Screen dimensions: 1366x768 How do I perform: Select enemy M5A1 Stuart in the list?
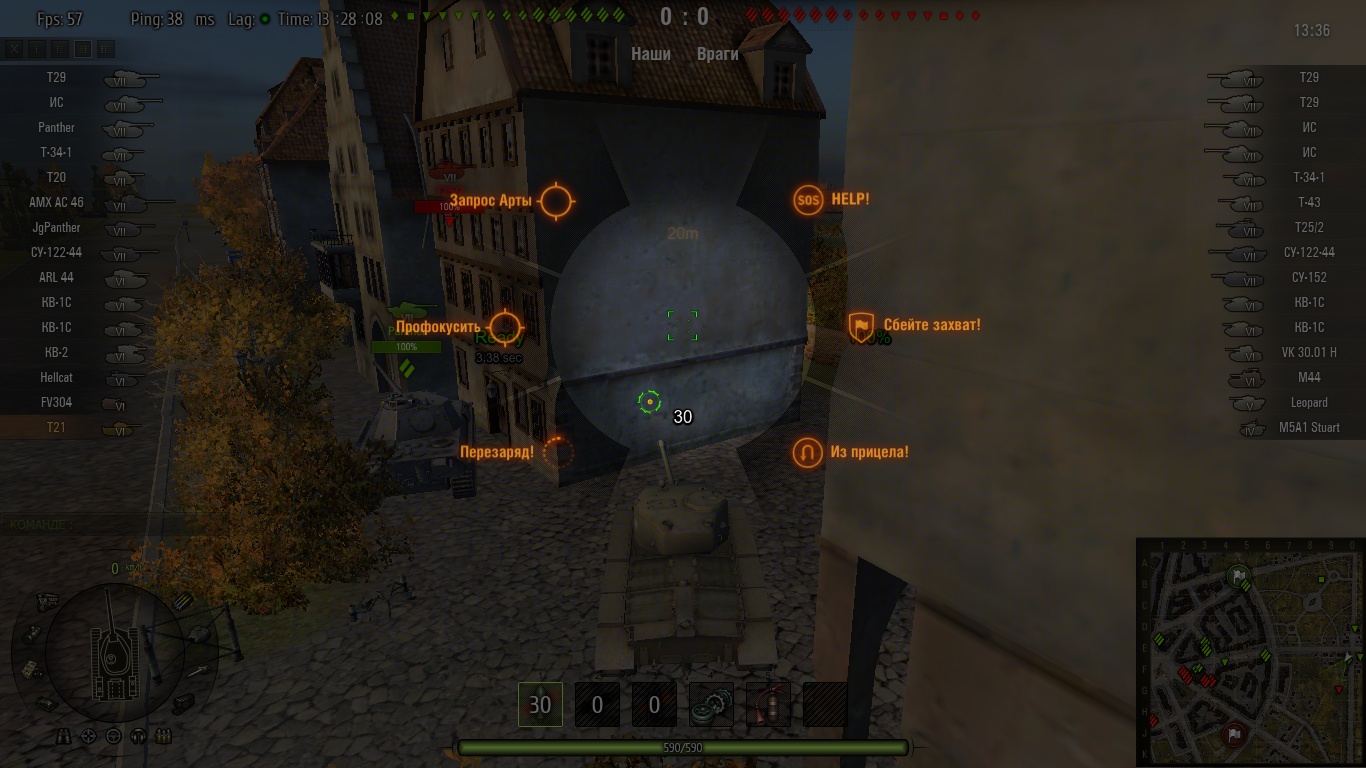point(1309,427)
